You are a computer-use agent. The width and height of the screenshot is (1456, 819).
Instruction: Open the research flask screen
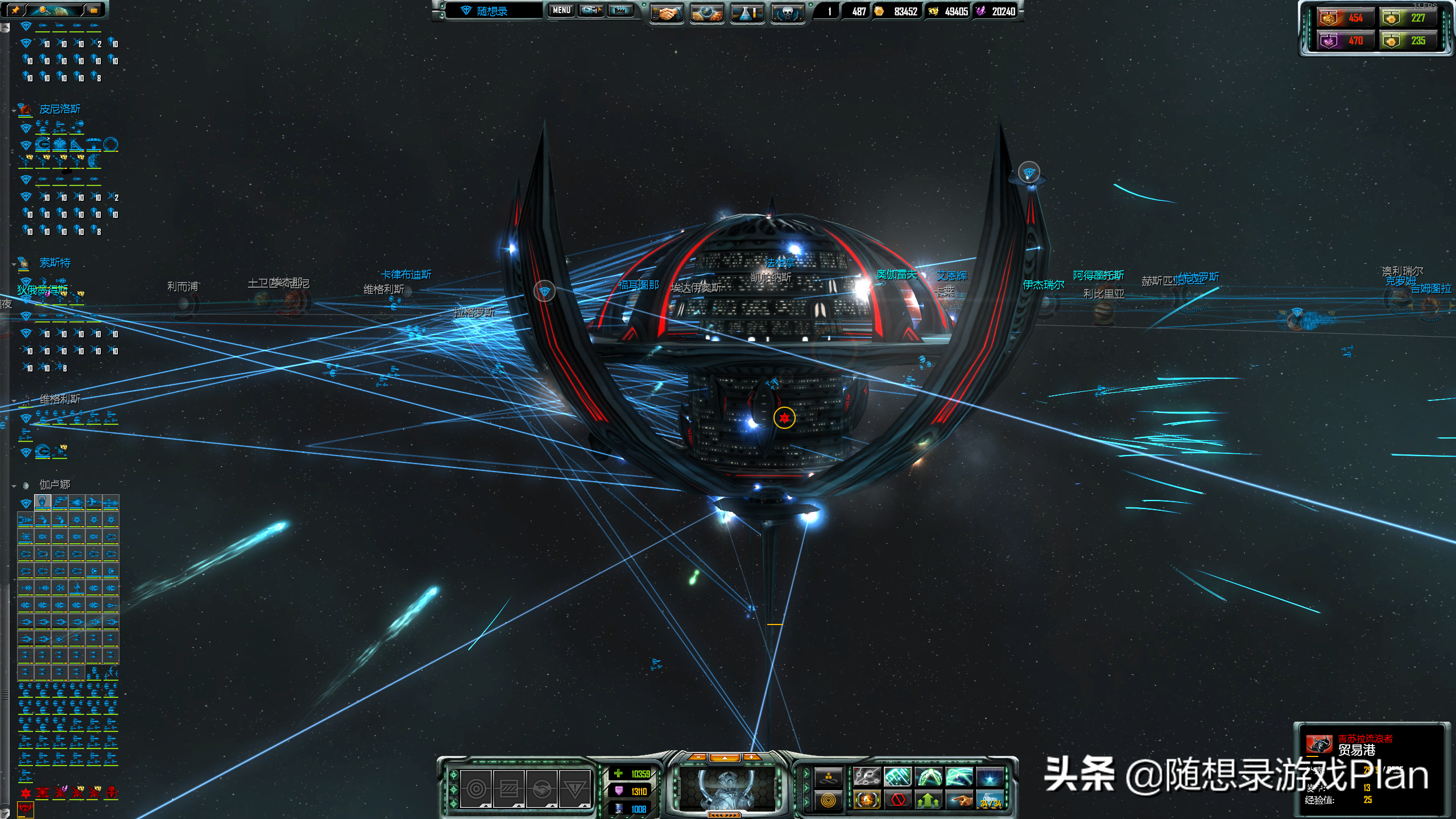(747, 12)
